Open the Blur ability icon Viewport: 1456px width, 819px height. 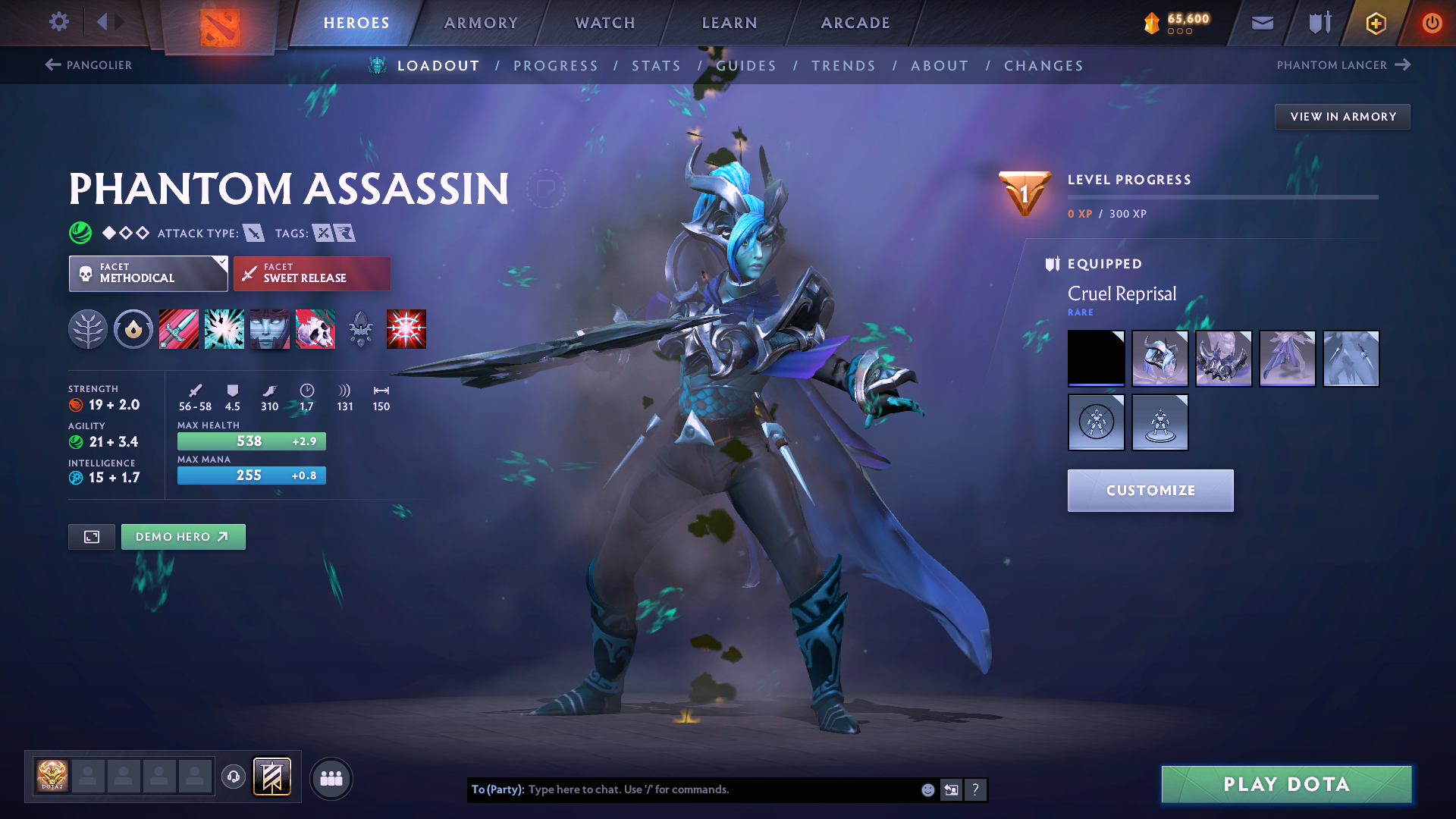270,329
